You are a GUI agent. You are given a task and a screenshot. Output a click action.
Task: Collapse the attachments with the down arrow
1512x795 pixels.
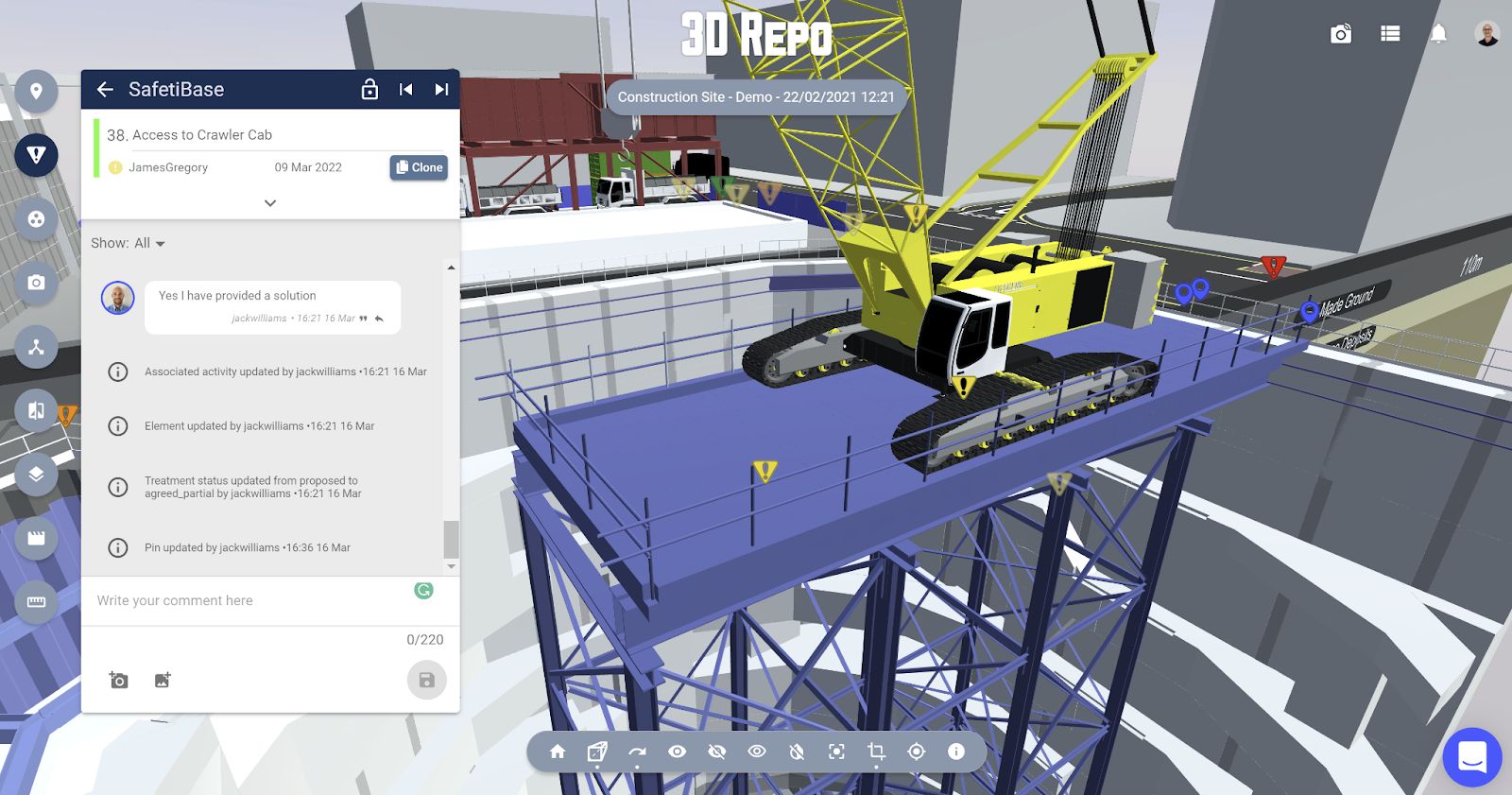pyautogui.click(x=269, y=202)
